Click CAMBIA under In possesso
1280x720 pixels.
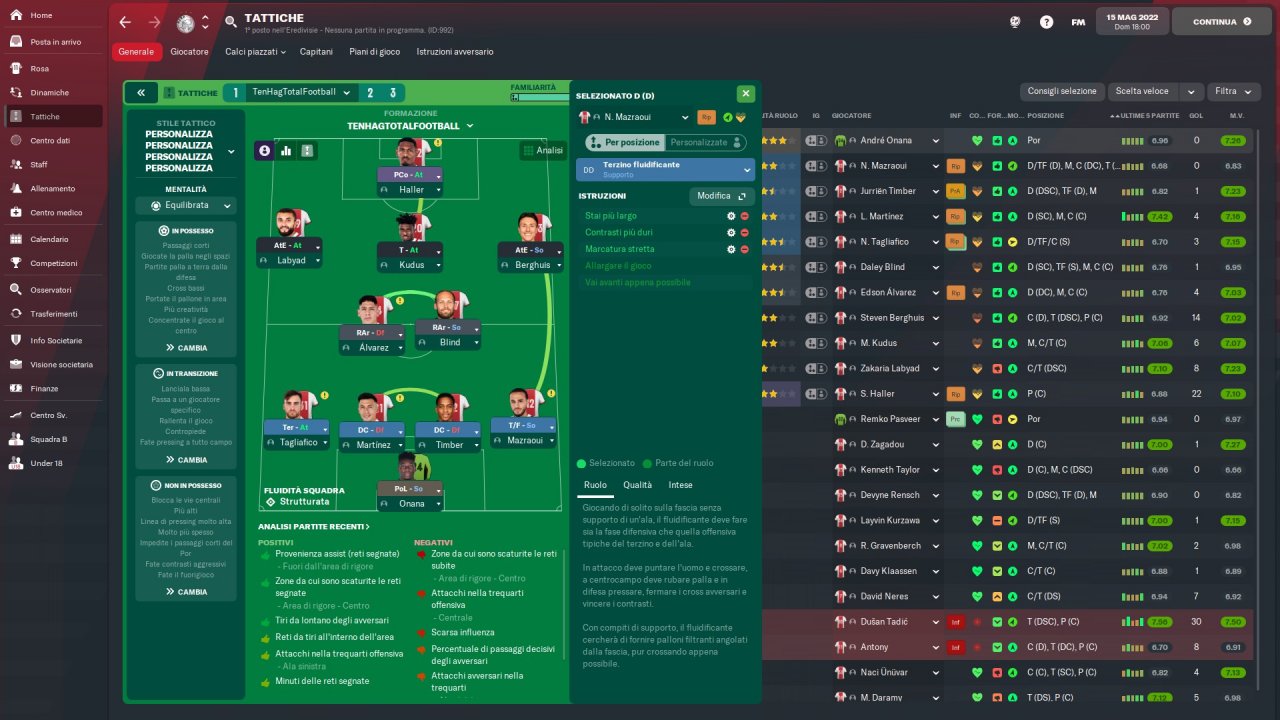[186, 348]
